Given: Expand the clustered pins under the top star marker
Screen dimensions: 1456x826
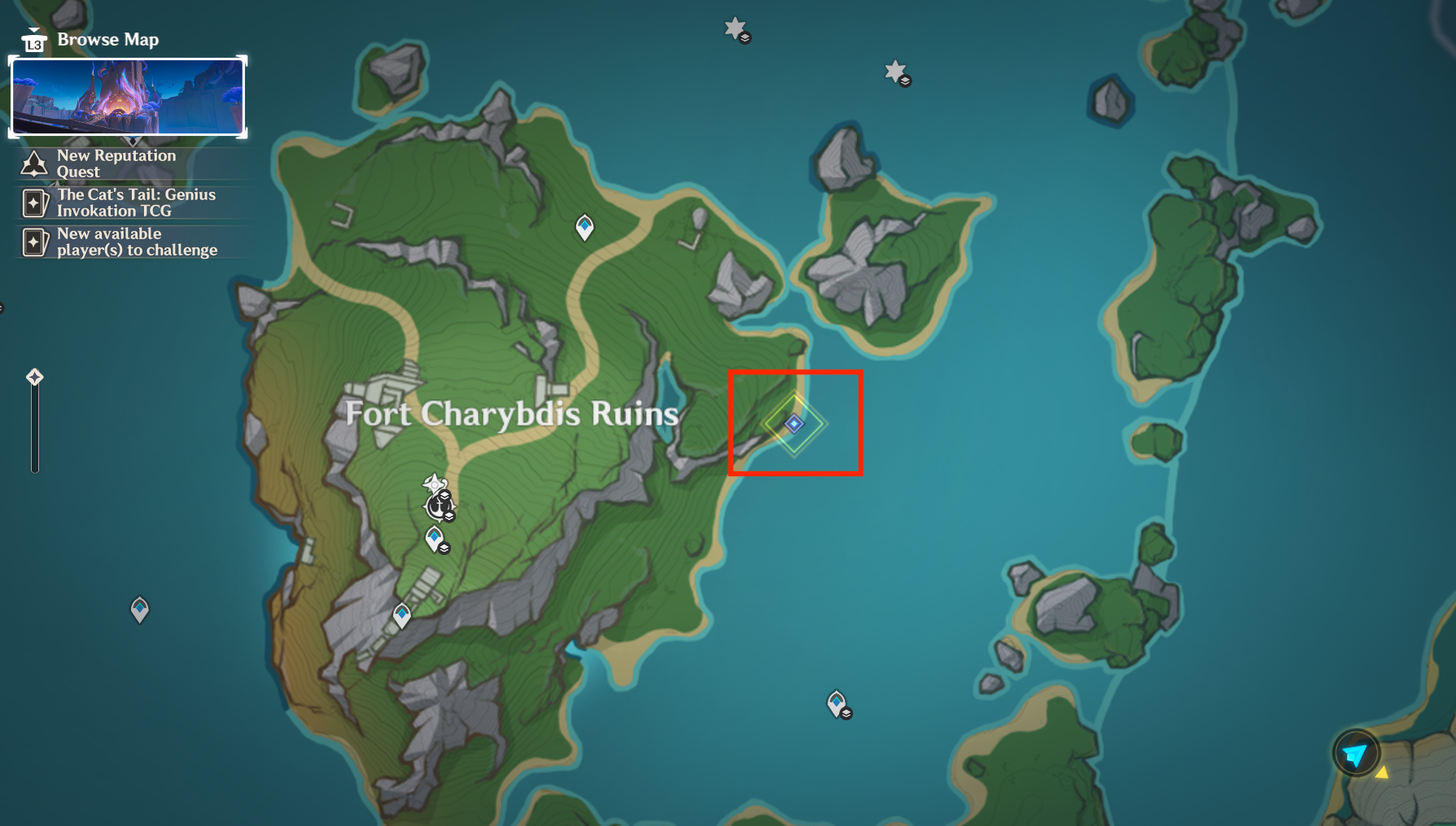Looking at the screenshot, I should [745, 38].
